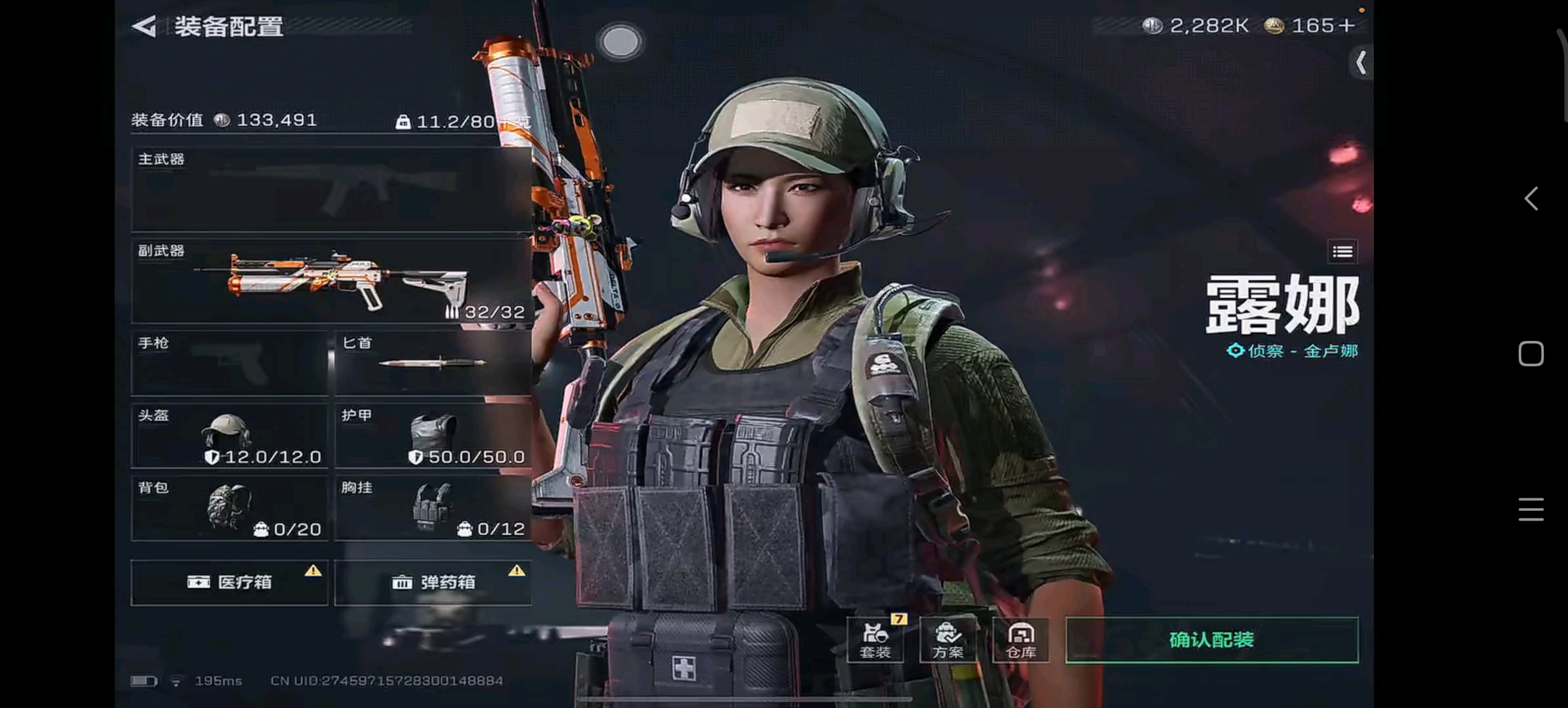Open the 方案 presets button

(x=948, y=640)
